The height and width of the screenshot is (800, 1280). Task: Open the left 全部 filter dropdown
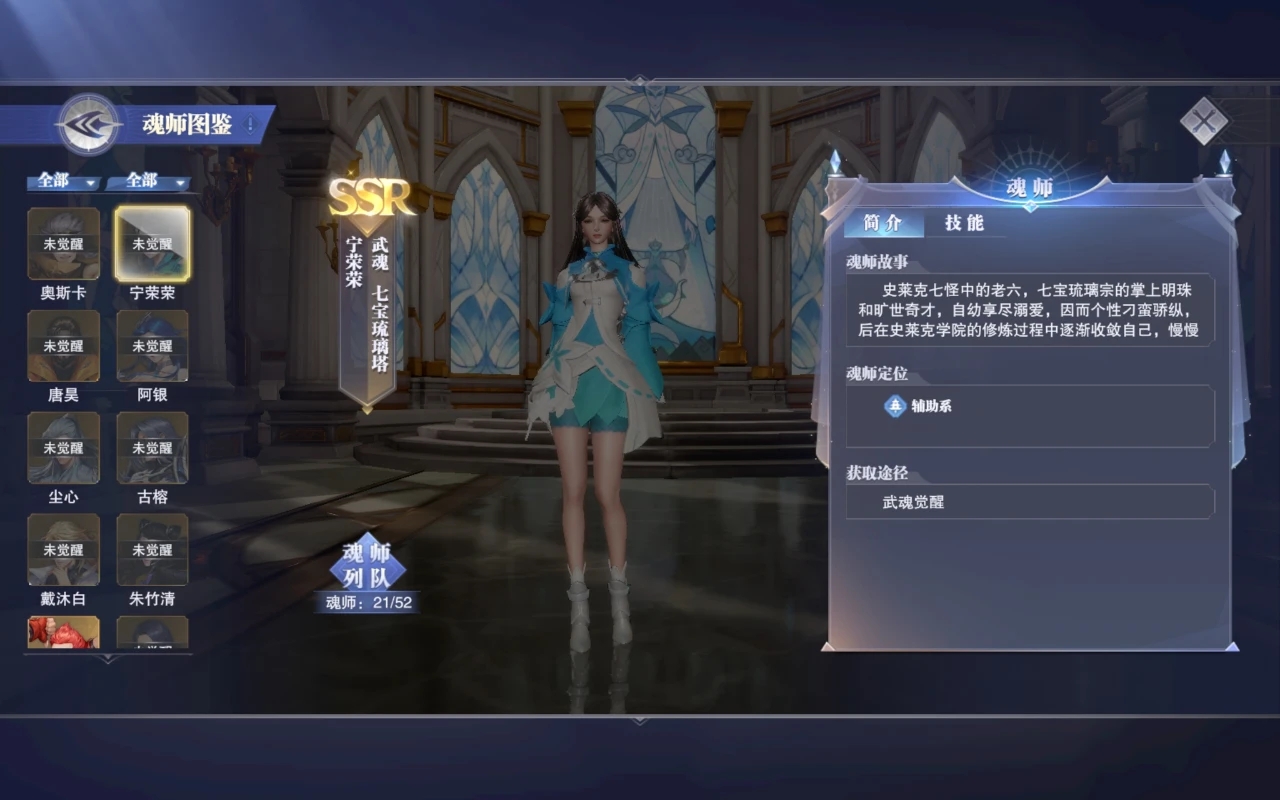coord(63,183)
